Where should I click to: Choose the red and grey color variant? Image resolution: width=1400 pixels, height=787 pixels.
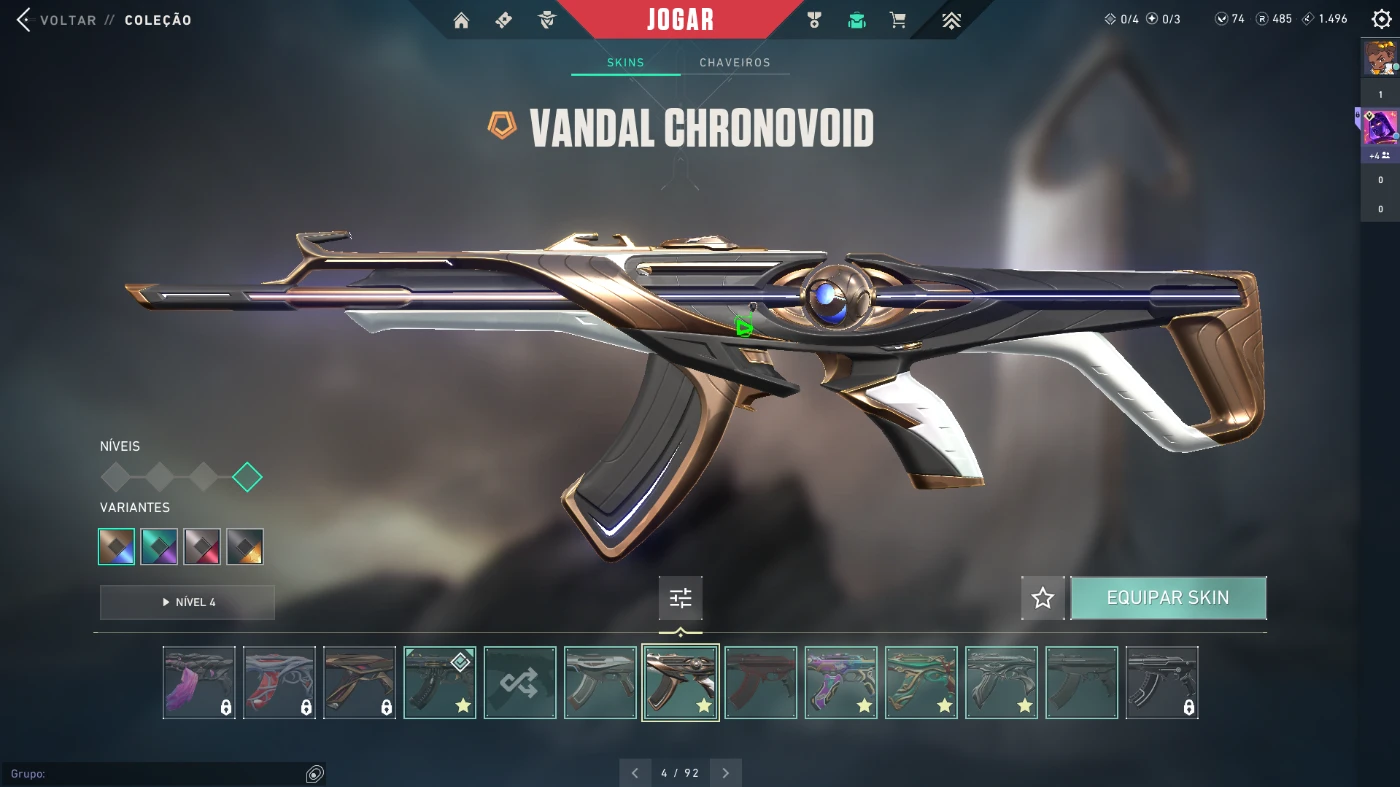202,547
